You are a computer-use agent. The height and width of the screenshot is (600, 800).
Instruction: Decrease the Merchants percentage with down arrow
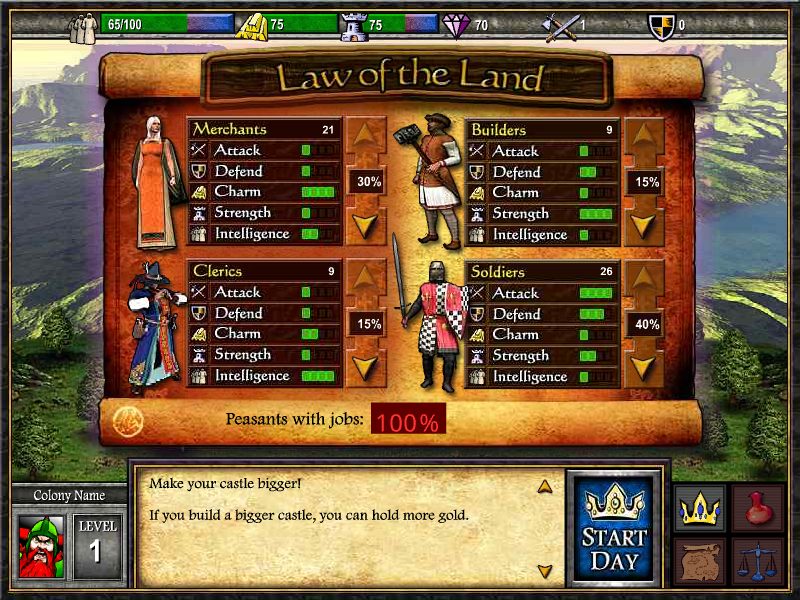tap(366, 222)
